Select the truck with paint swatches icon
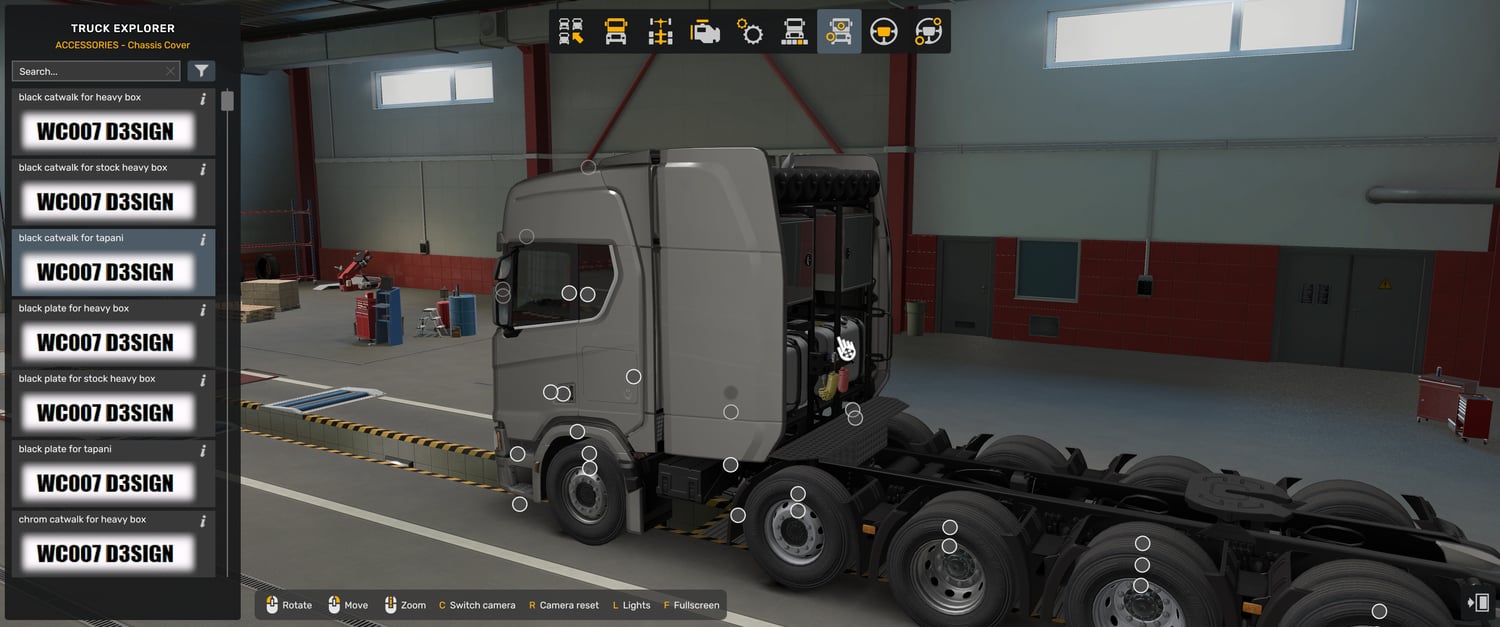Screen dimensions: 1500x627 pyautogui.click(x=794, y=32)
